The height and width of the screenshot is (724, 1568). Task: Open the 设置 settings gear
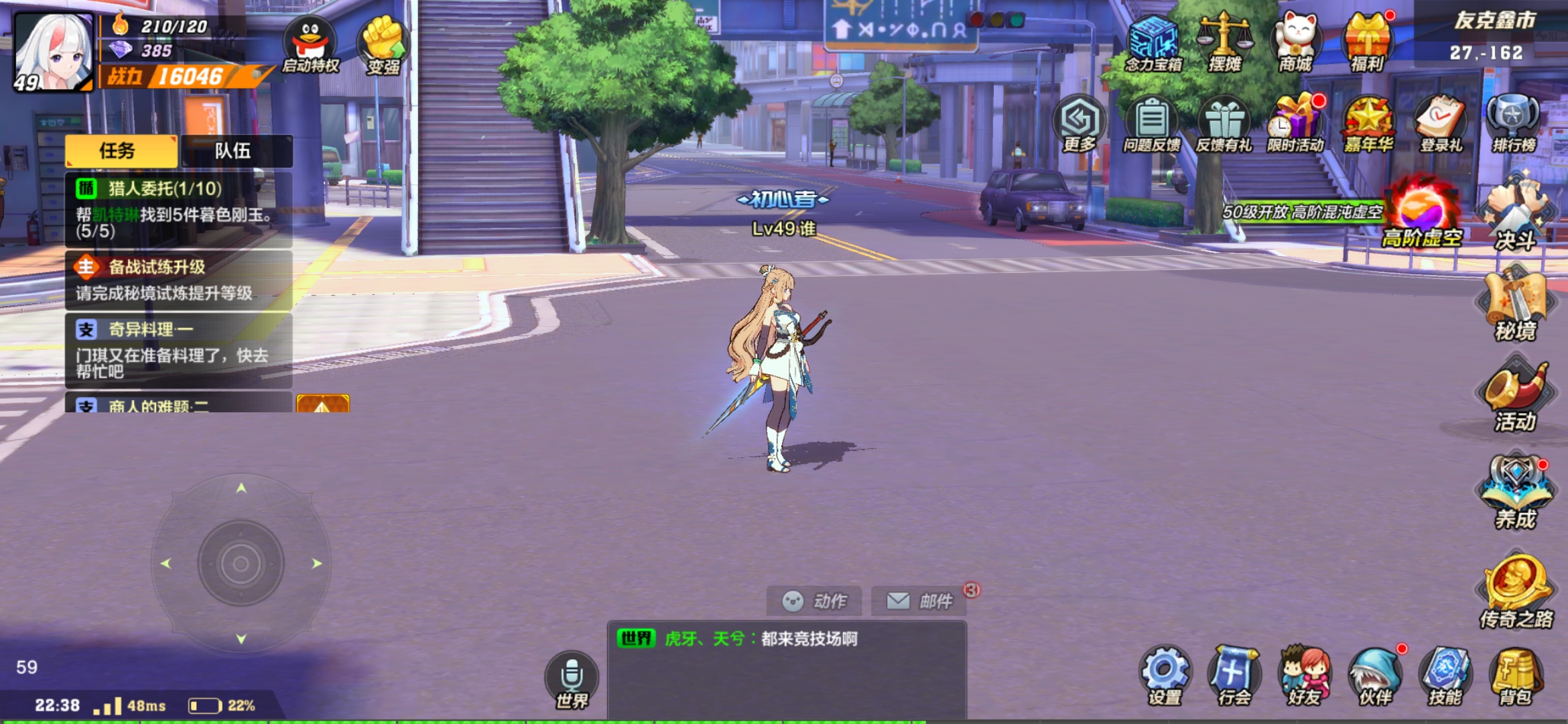pyautogui.click(x=1165, y=676)
